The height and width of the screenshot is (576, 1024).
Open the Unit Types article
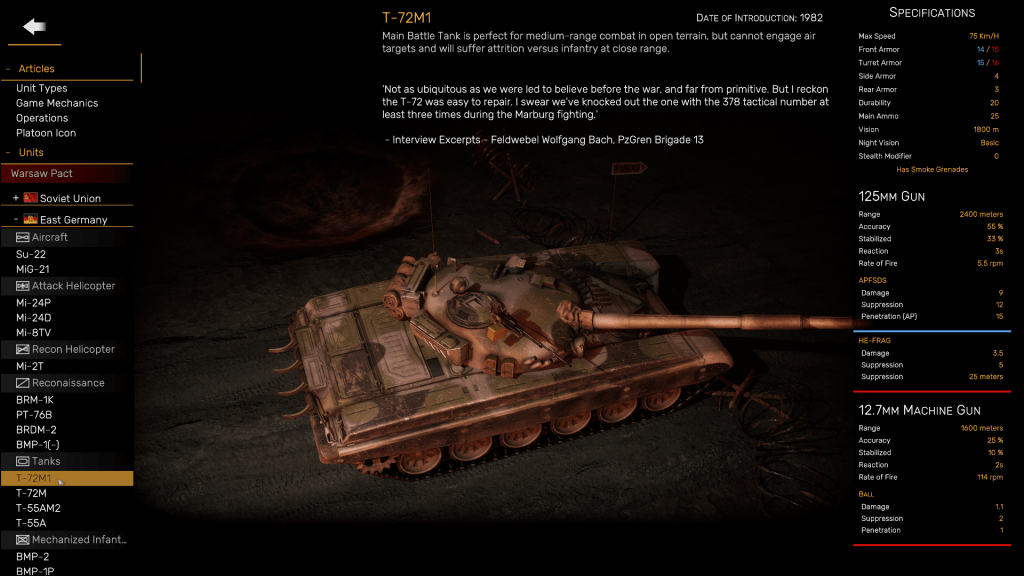pyautogui.click(x=42, y=88)
